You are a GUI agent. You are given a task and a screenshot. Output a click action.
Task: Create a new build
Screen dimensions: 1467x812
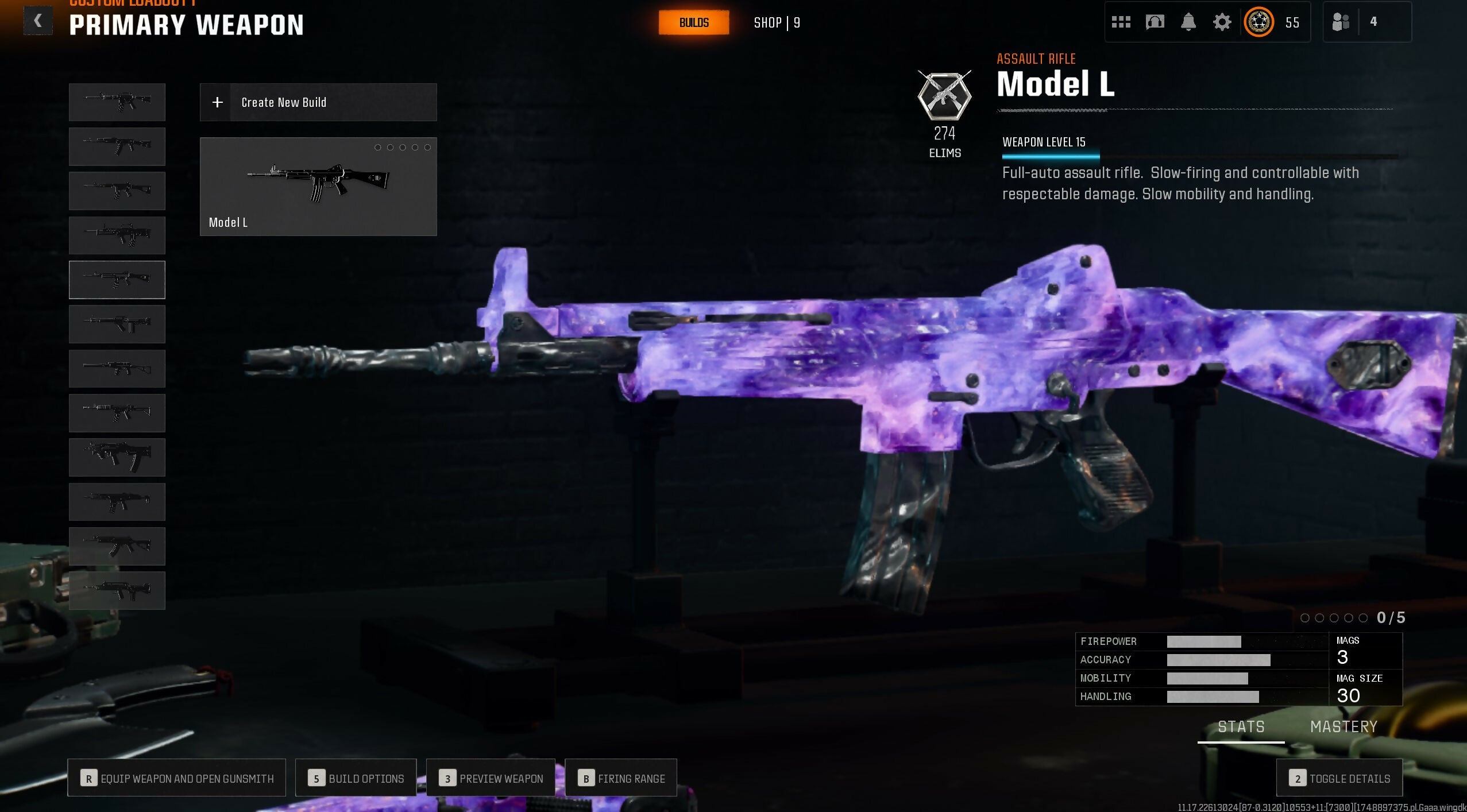[x=318, y=102]
